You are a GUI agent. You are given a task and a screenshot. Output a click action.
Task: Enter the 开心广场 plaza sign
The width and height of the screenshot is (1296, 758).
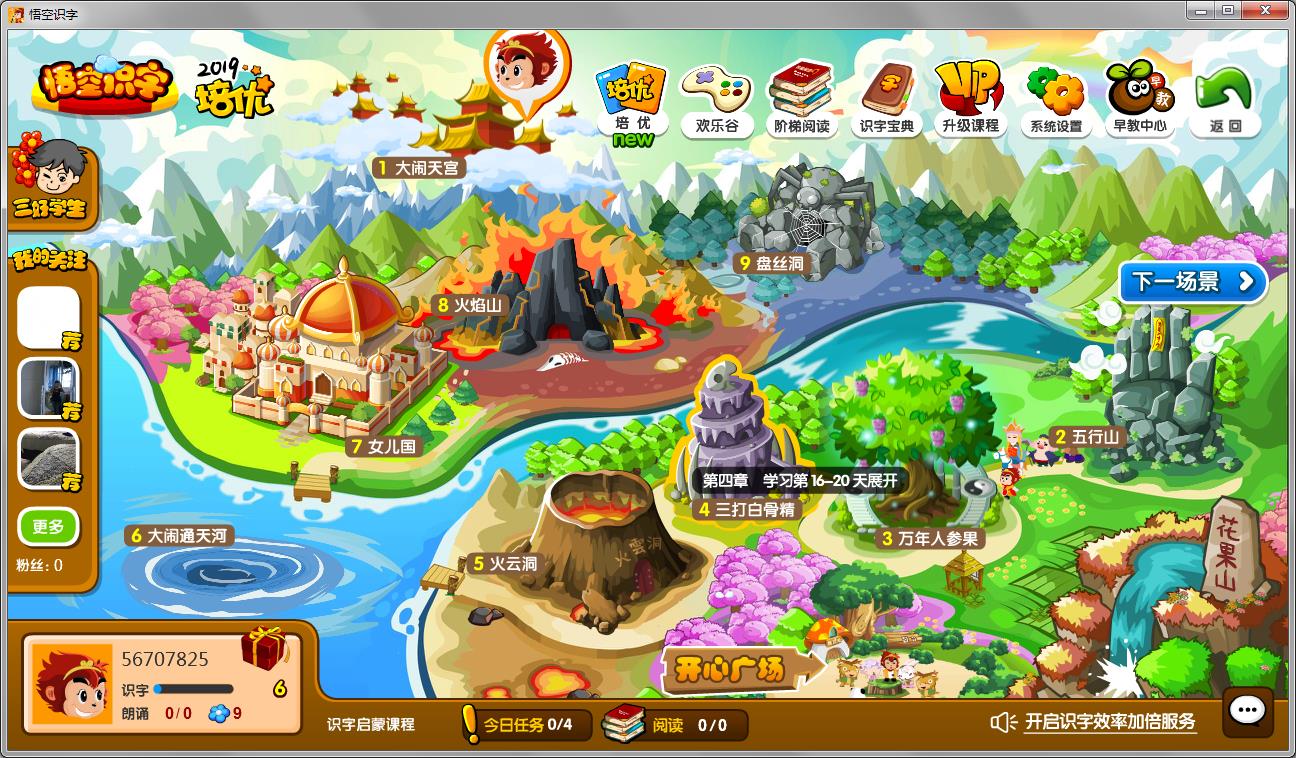(729, 669)
